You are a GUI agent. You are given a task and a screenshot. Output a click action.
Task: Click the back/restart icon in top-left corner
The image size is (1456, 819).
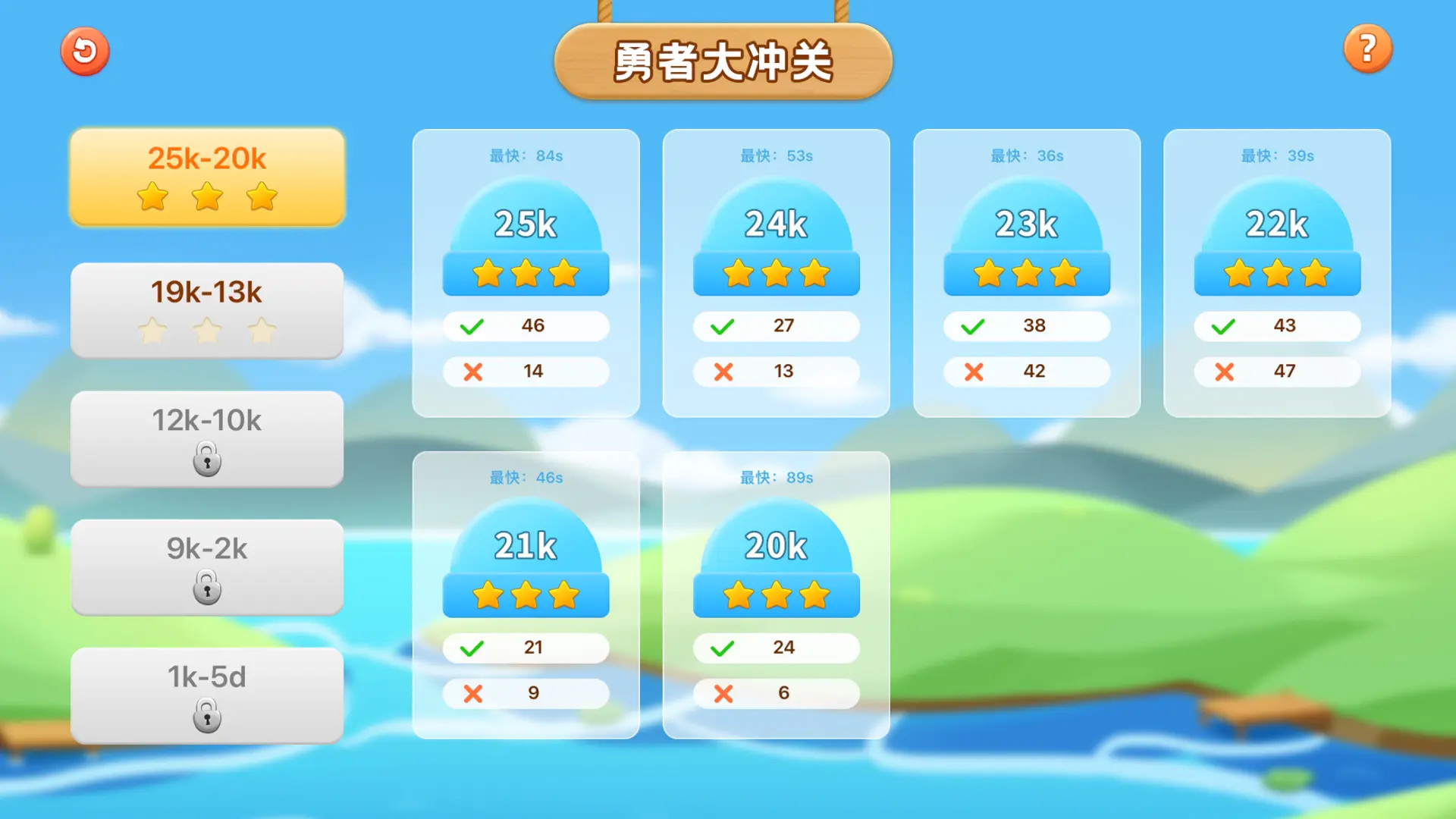pos(85,50)
